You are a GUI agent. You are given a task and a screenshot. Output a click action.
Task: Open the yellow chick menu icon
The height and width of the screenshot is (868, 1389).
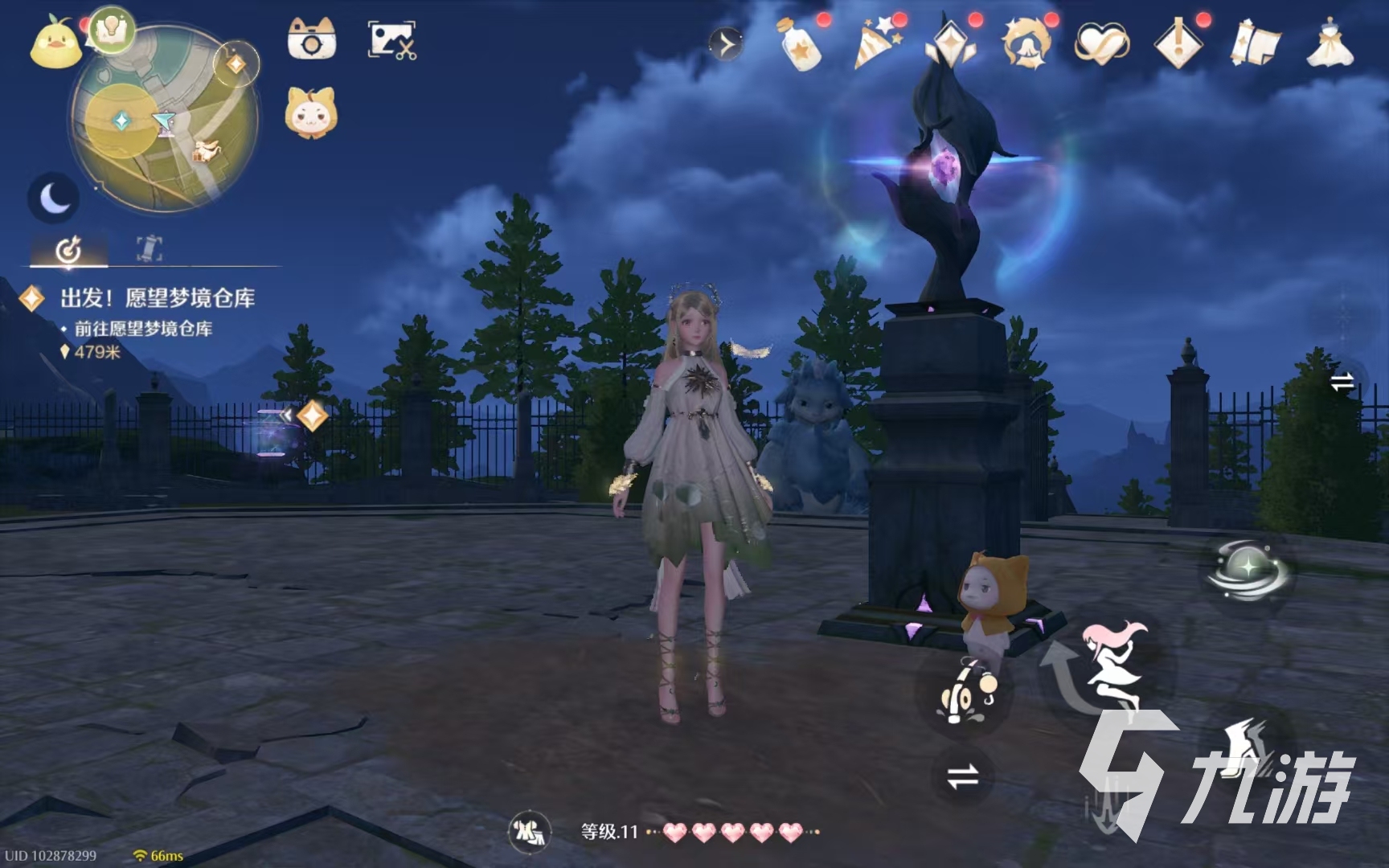coord(55,45)
